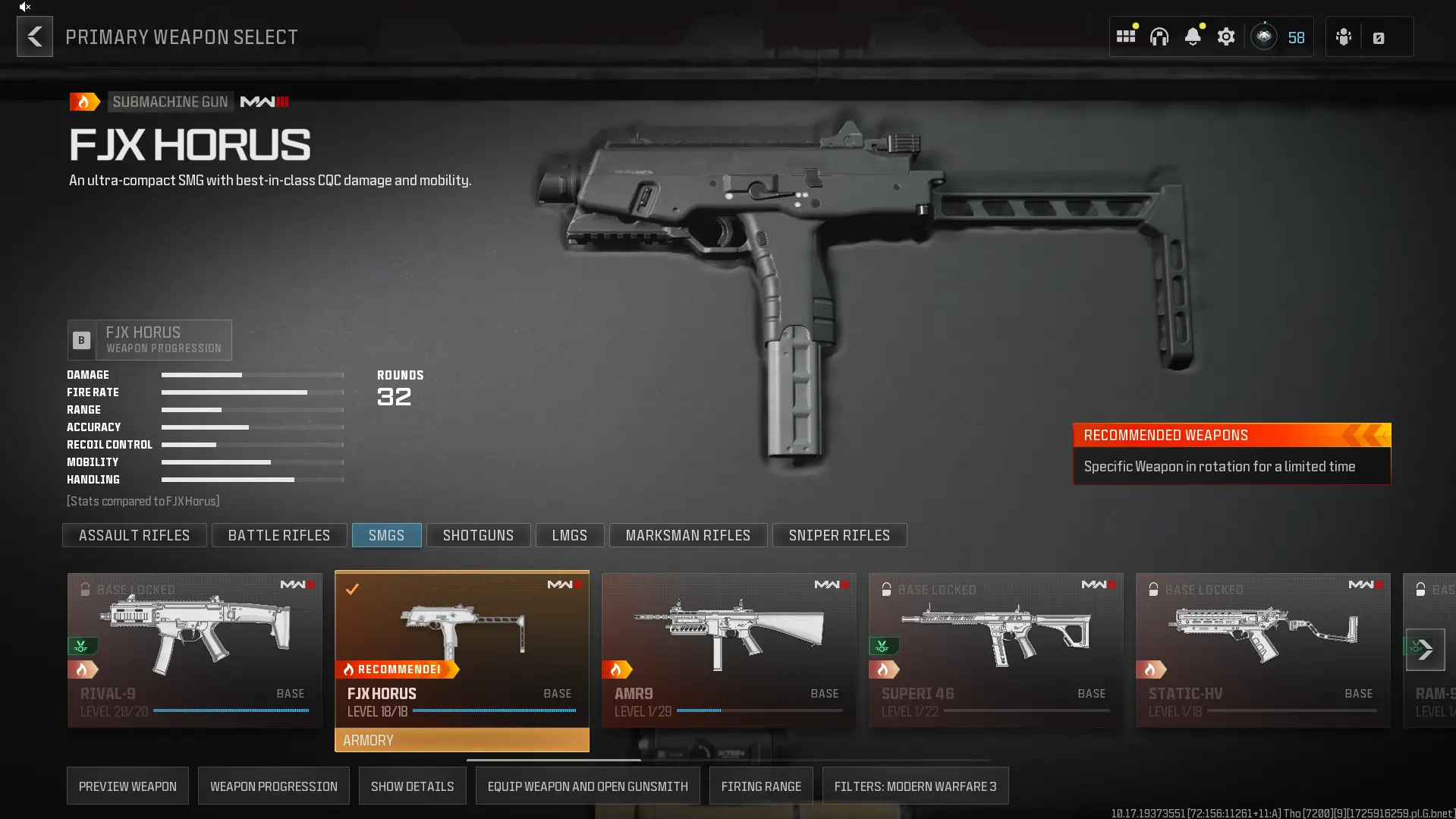Click FILTERS: MODERN WARFARE 3
1456x819 pixels.
(915, 786)
